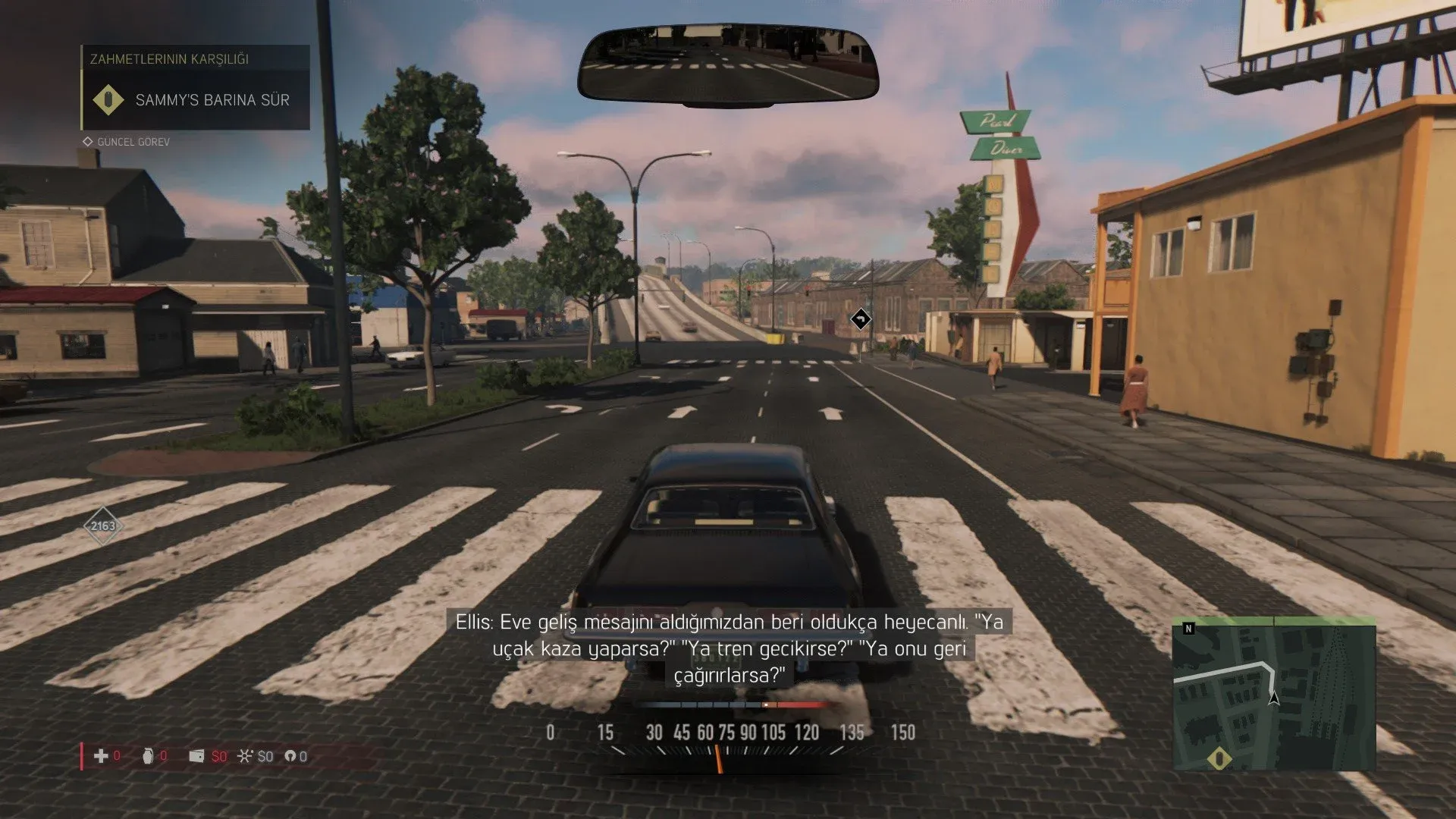Open the wallet cash icon
Image resolution: width=1456 pixels, height=819 pixels.
click(x=196, y=756)
